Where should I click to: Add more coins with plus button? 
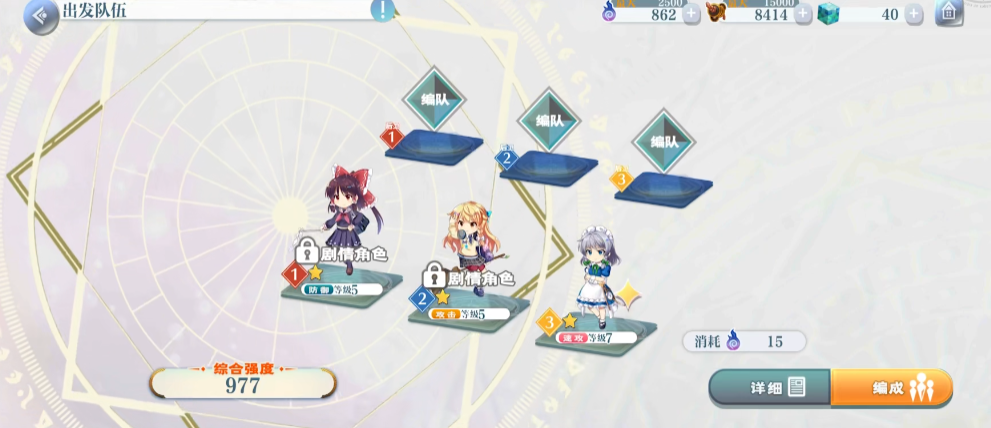tap(803, 14)
